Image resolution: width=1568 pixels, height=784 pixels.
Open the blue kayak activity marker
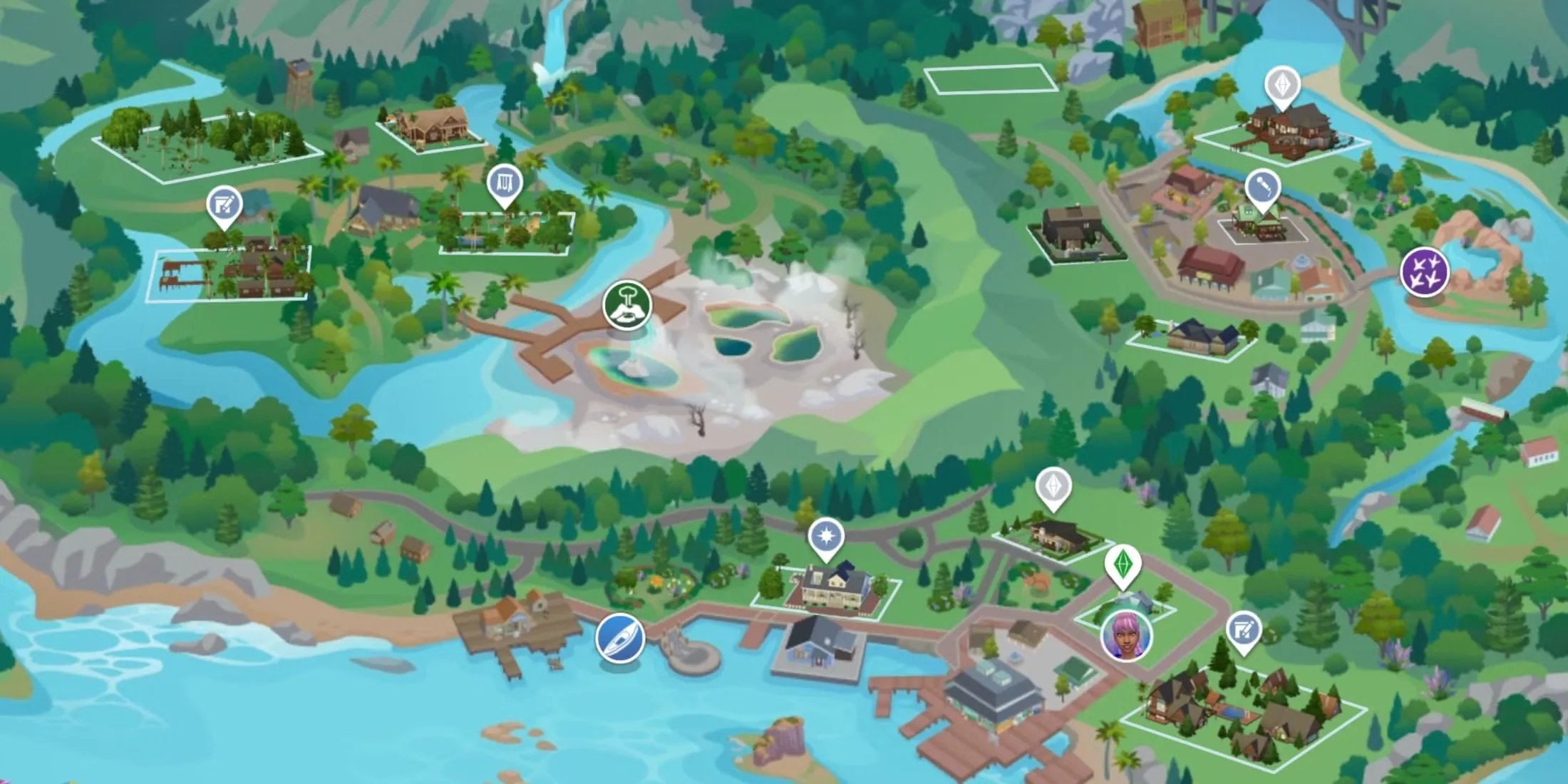click(x=620, y=637)
